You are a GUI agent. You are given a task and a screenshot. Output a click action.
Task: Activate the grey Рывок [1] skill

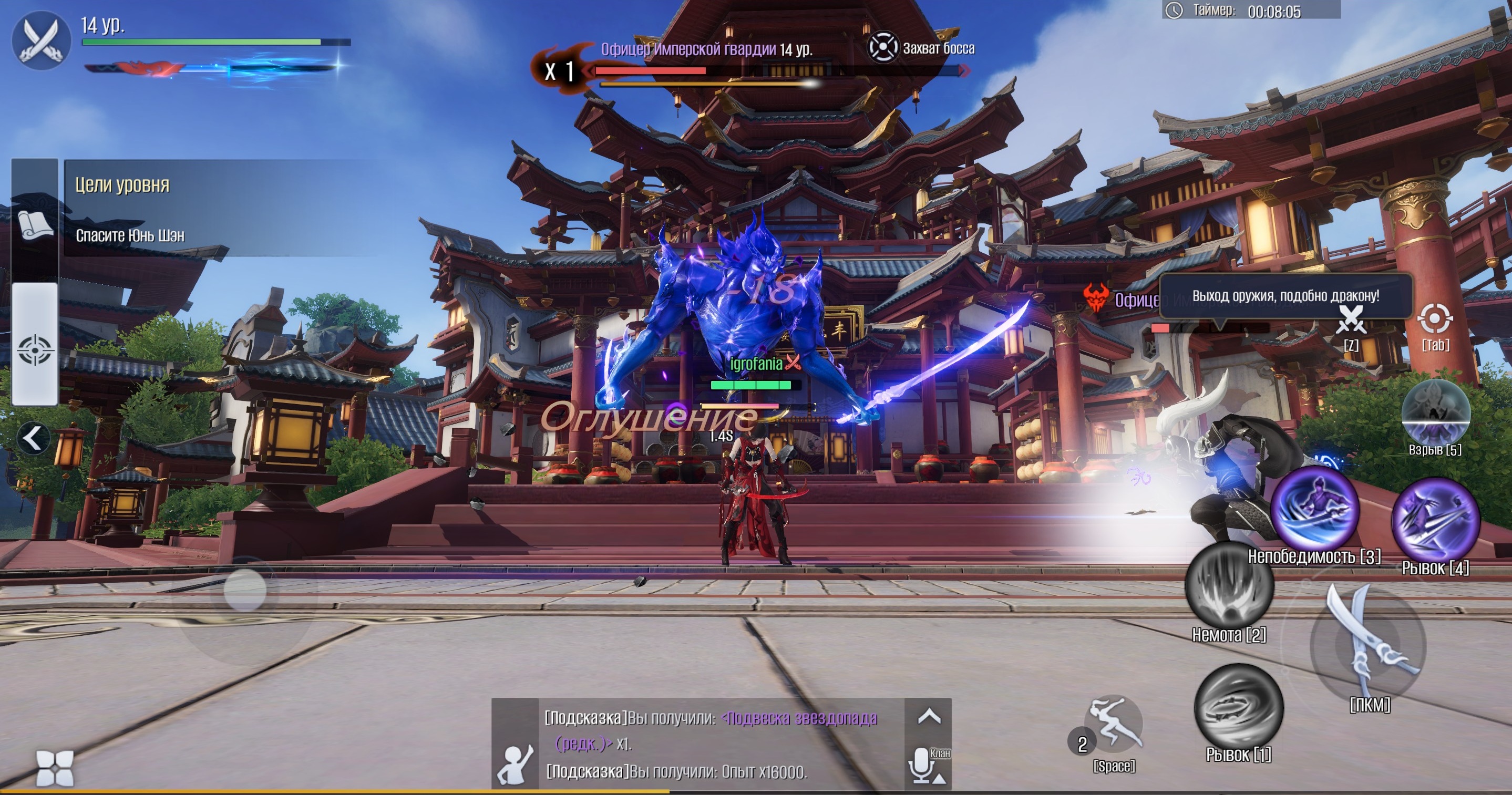click(x=1239, y=707)
